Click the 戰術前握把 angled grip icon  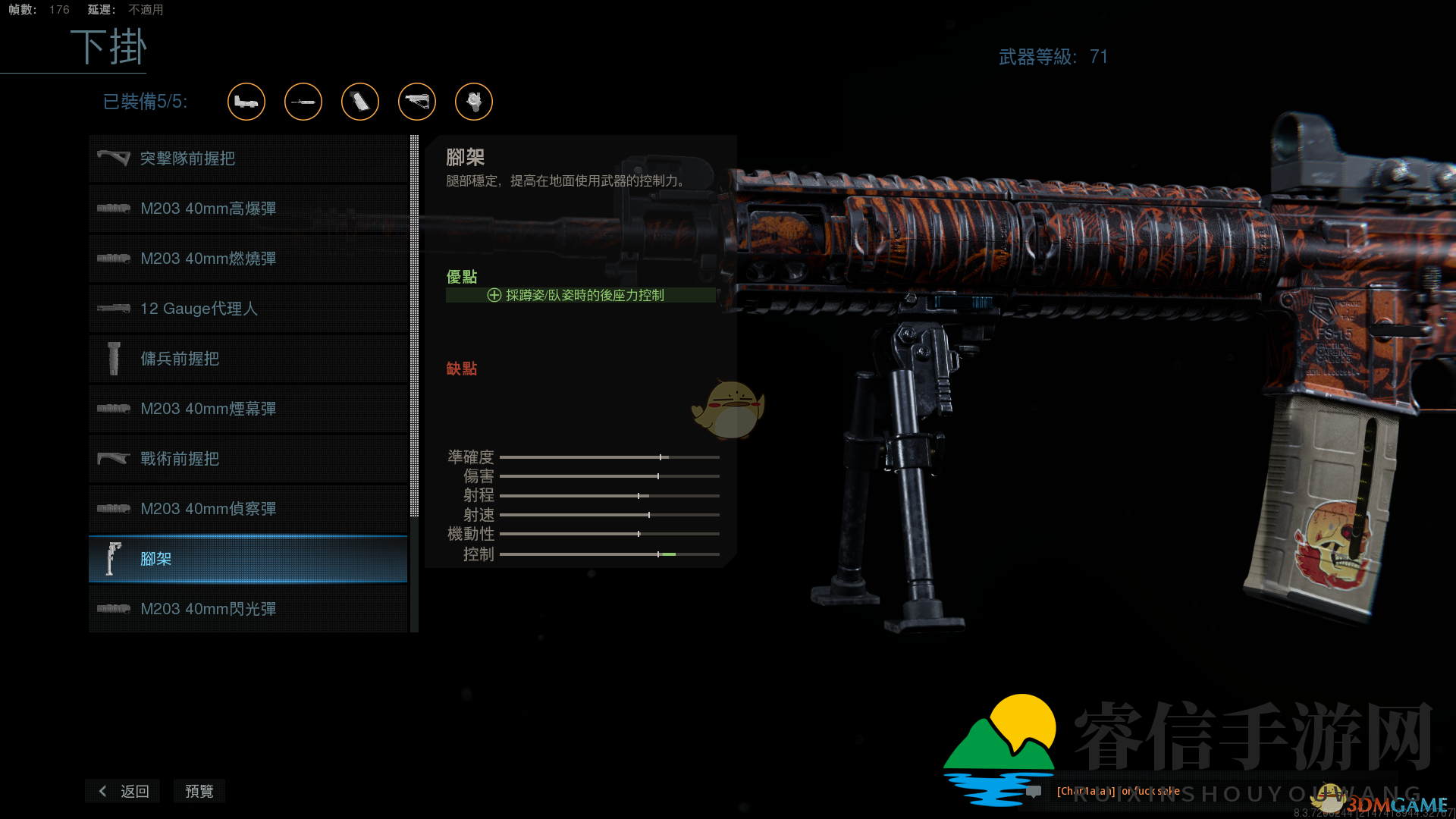click(114, 458)
